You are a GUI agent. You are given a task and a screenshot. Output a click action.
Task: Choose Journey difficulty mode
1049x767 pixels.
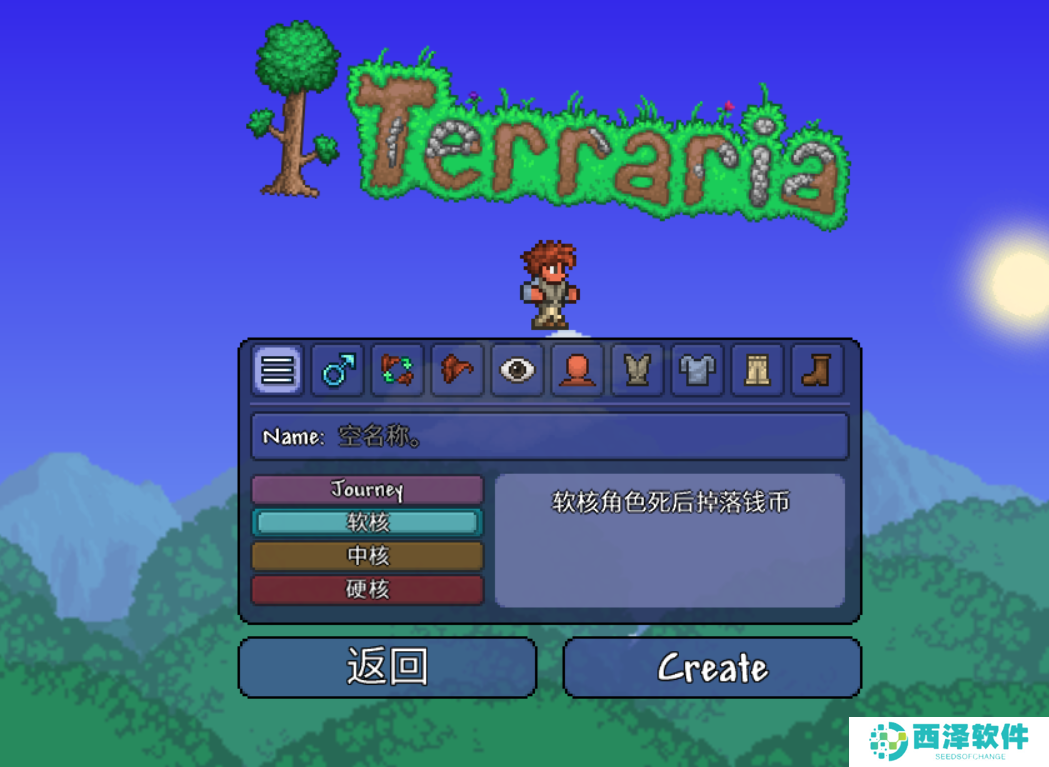[367, 490]
